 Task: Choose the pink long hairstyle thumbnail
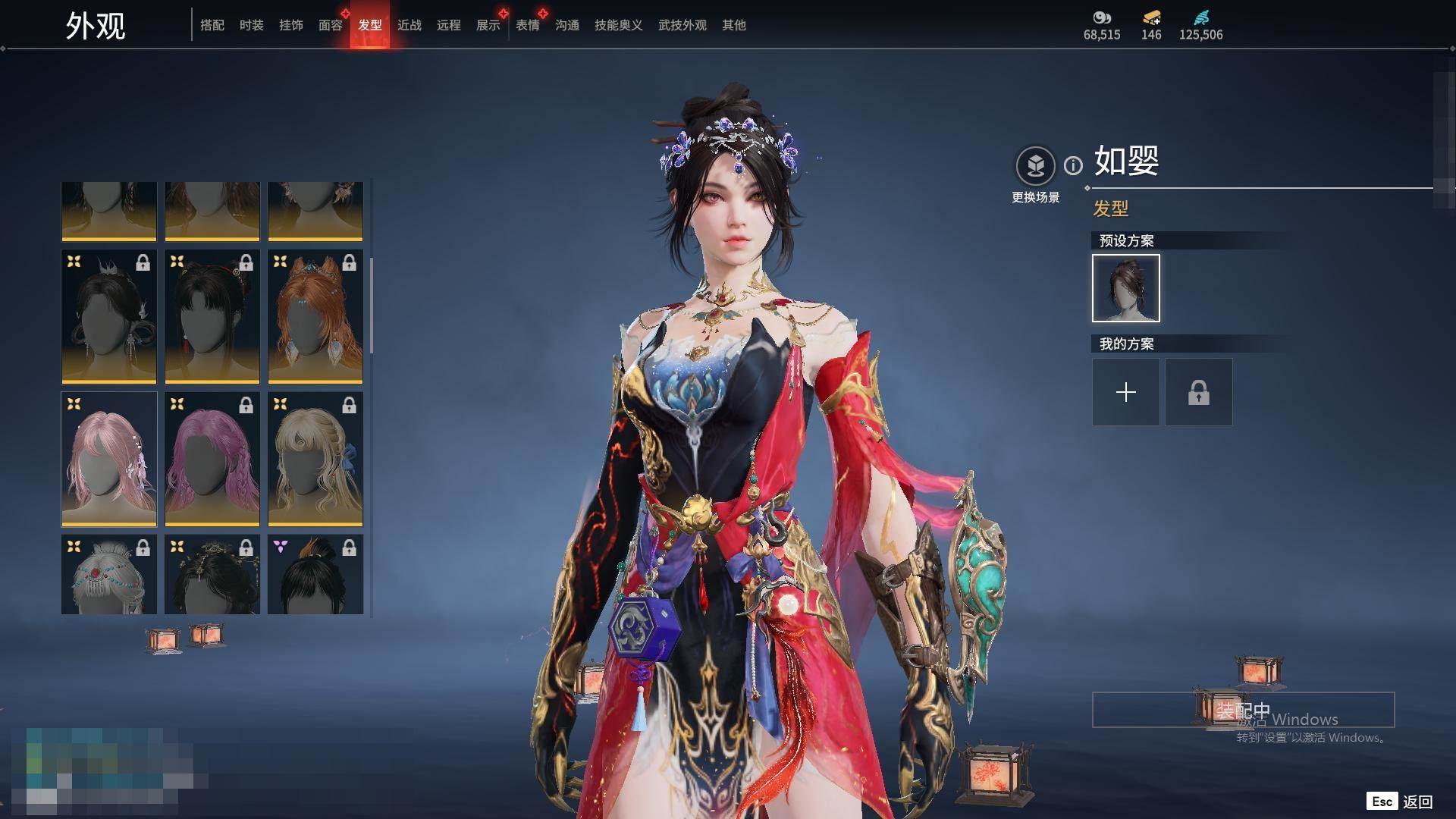click(x=109, y=459)
